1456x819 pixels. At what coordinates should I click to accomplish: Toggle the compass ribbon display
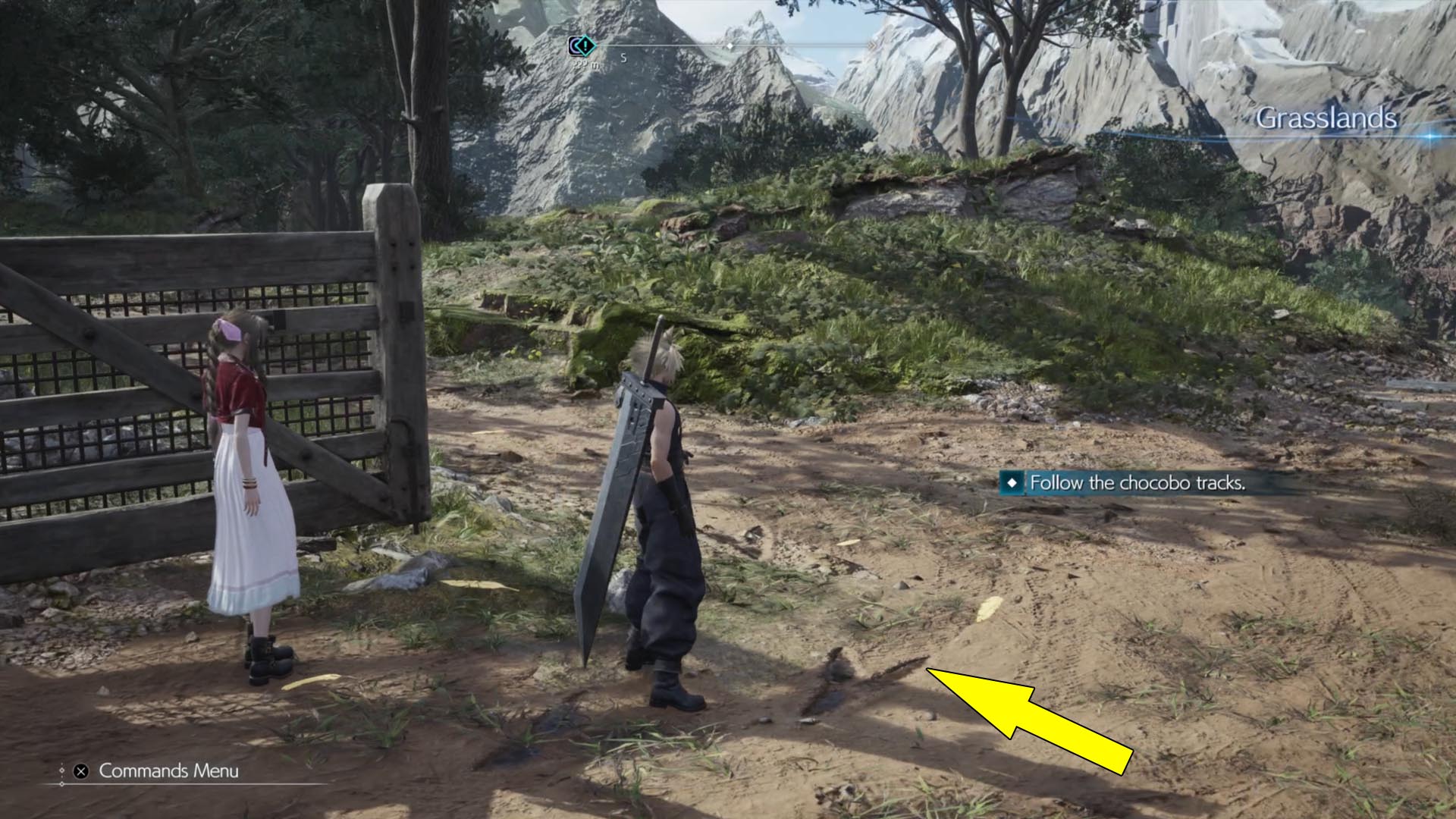pos(728,45)
